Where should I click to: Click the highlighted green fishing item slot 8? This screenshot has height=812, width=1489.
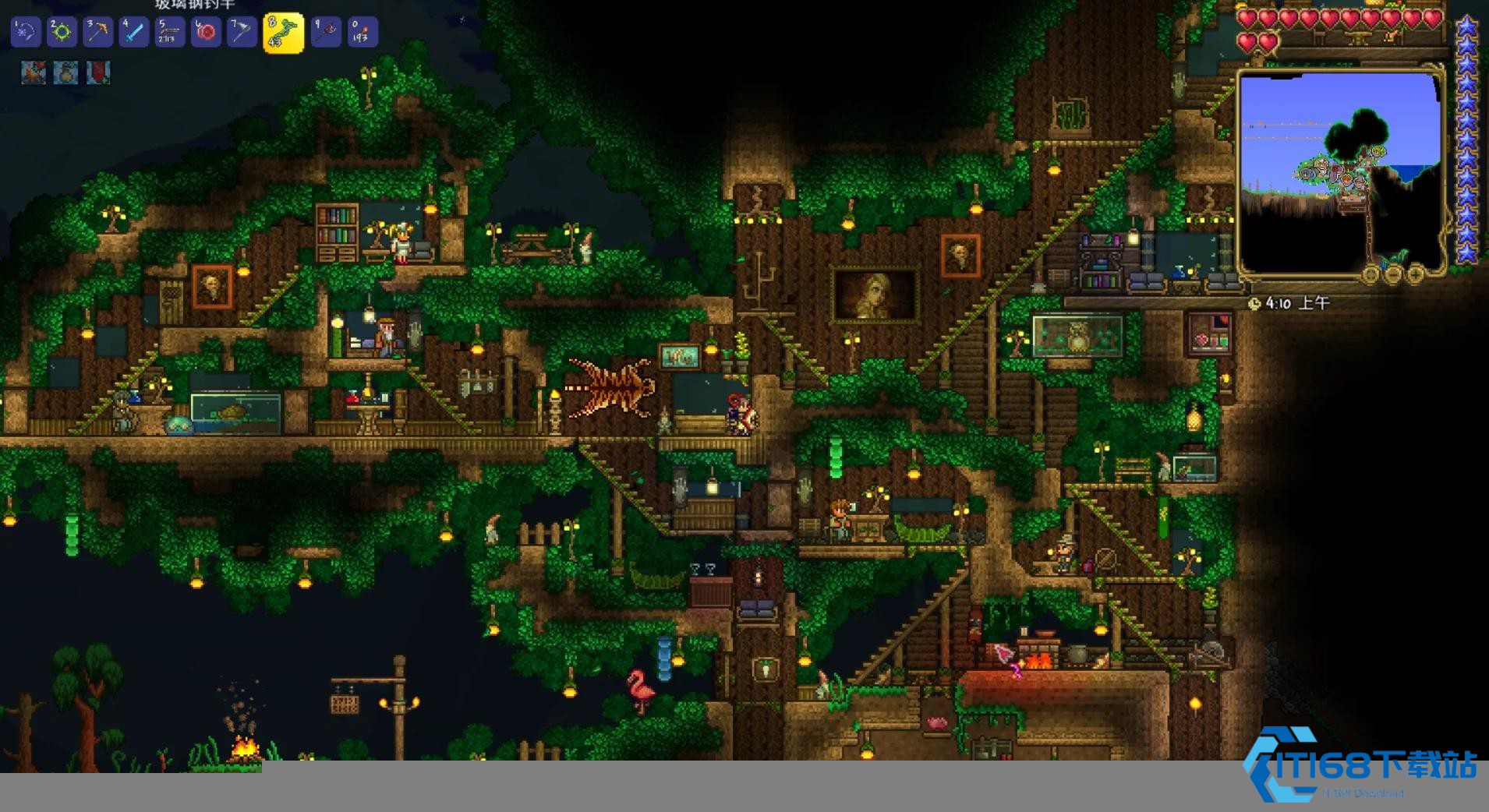(x=283, y=33)
